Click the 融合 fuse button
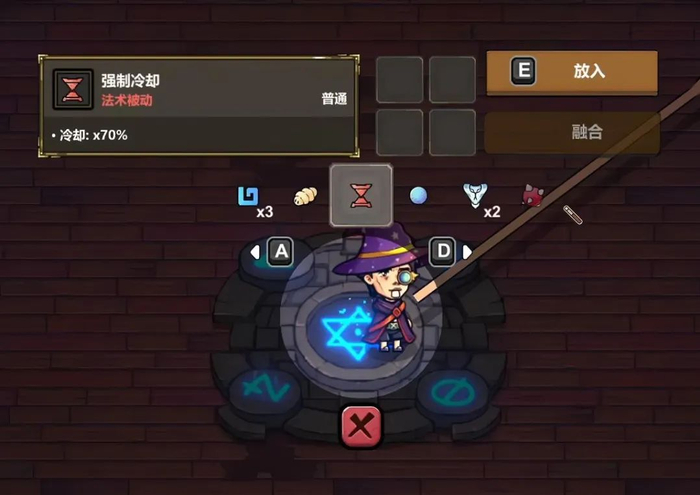Viewport: 700px width, 495px height. click(571, 132)
